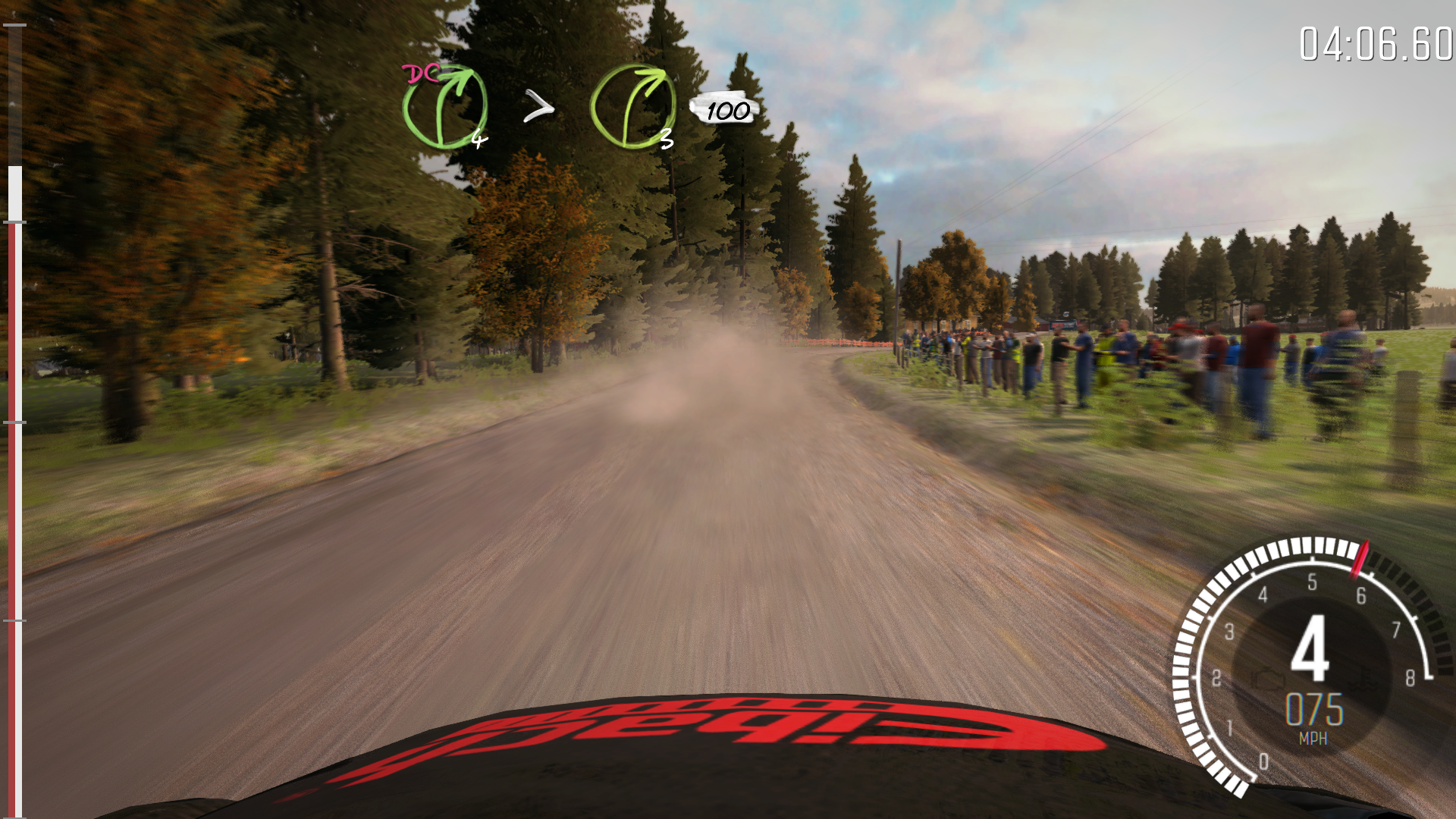Click the red rev needle on the tachometer
This screenshot has width=1456, height=819.
tap(1358, 561)
